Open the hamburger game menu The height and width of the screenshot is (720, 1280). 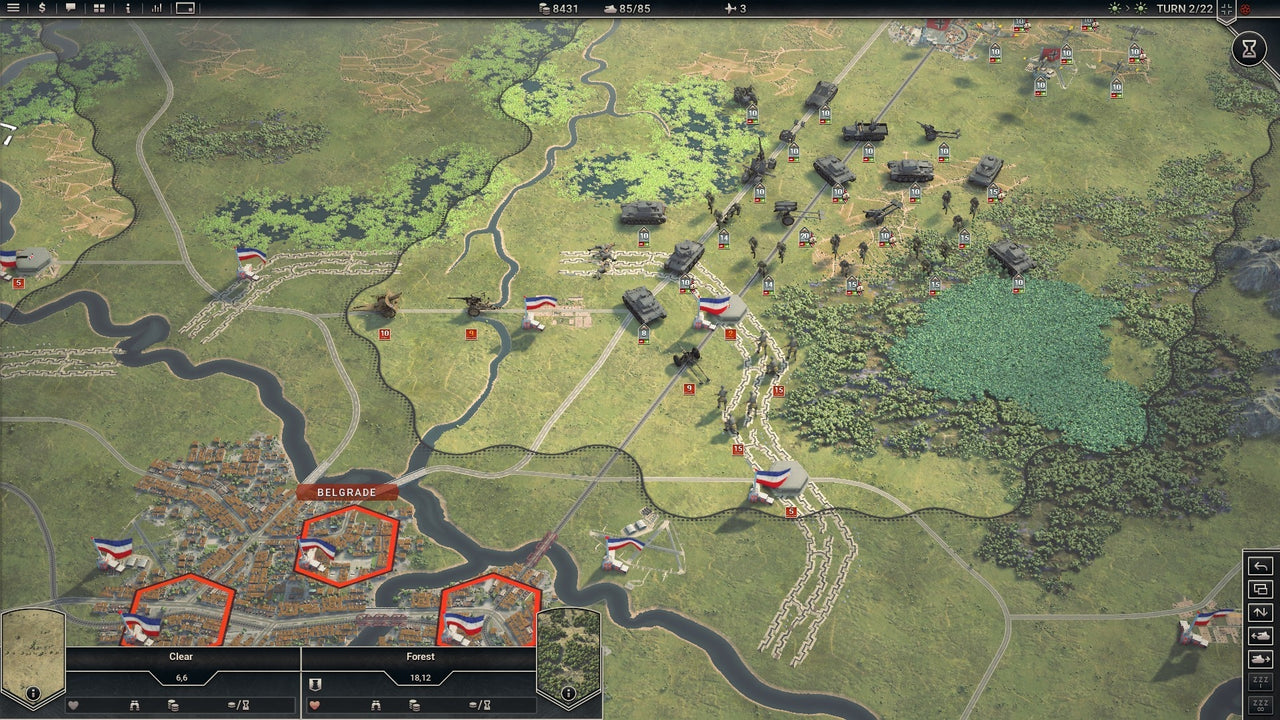(13, 10)
